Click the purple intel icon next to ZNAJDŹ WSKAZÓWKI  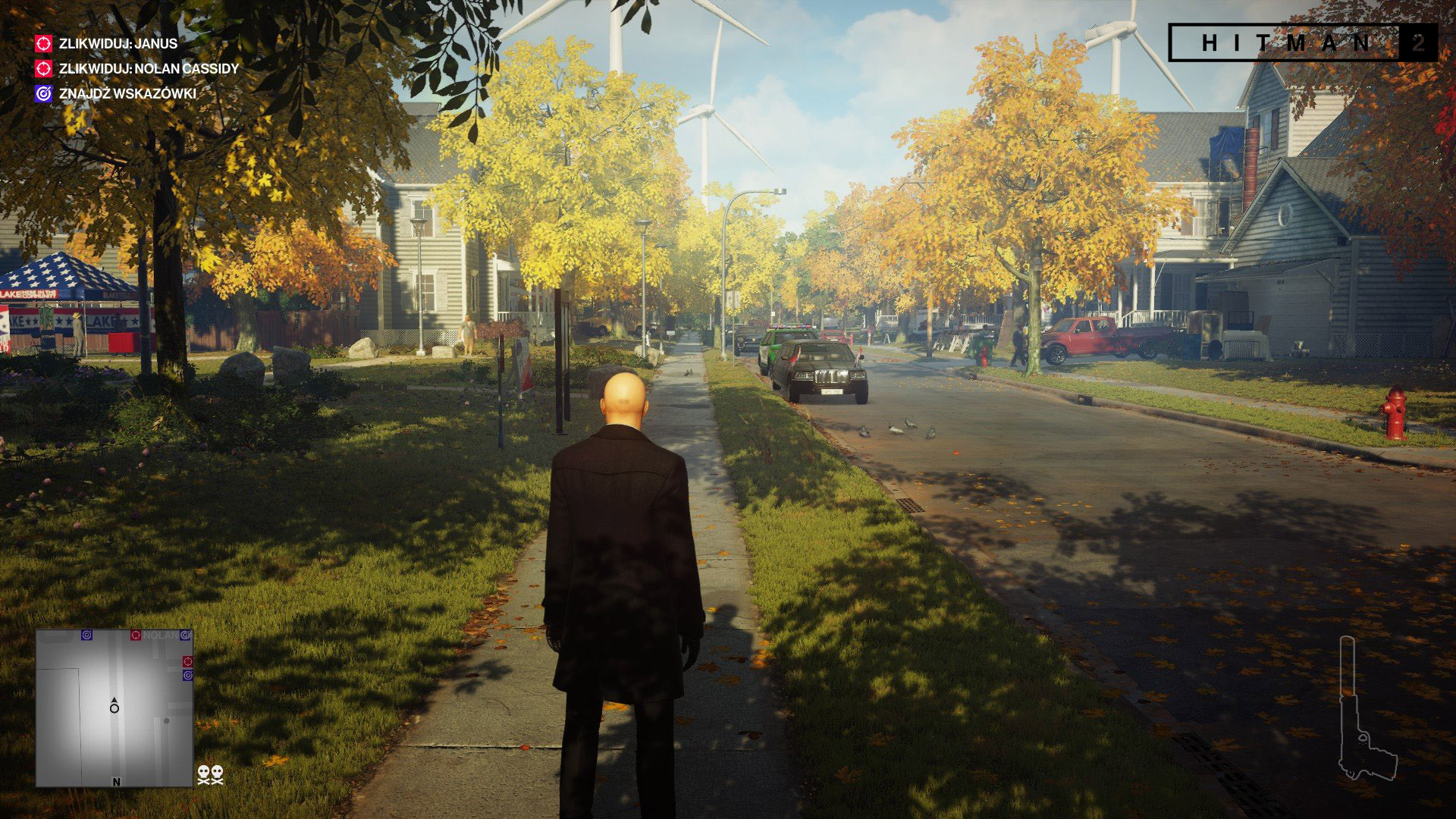(x=43, y=93)
